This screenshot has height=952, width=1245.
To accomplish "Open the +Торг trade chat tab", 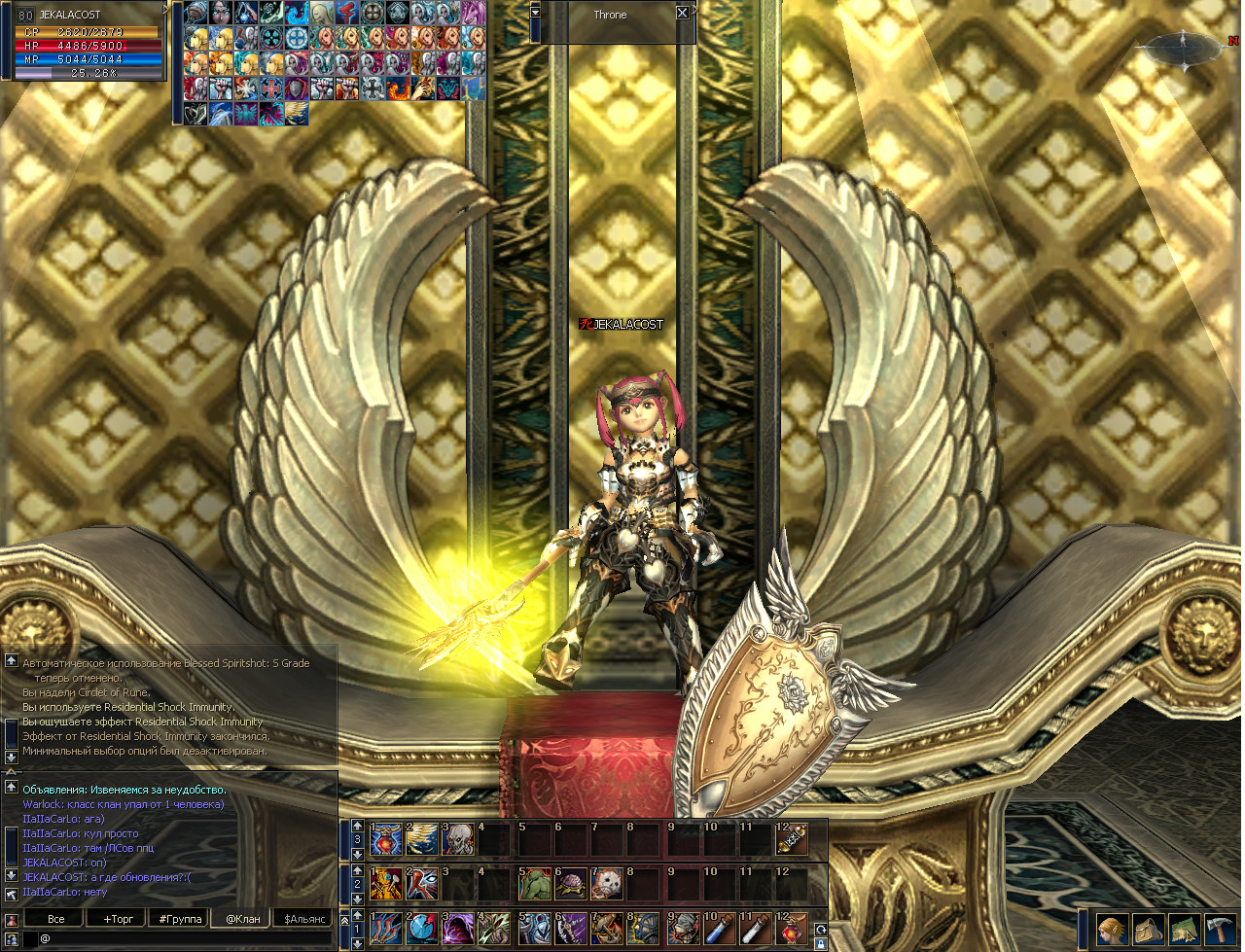I will tap(119, 918).
